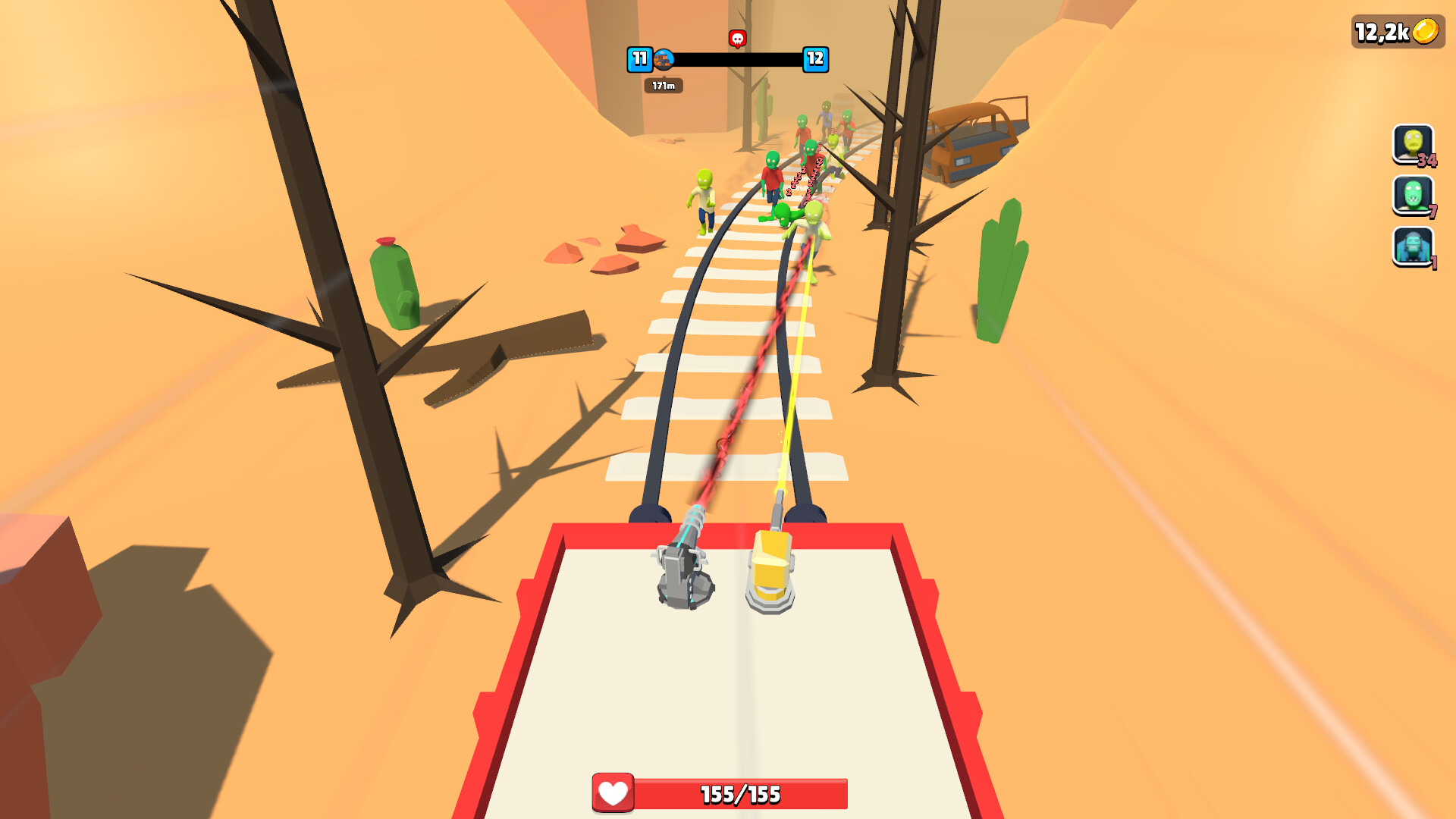Tap the red skull boss indicator

[x=737, y=37]
